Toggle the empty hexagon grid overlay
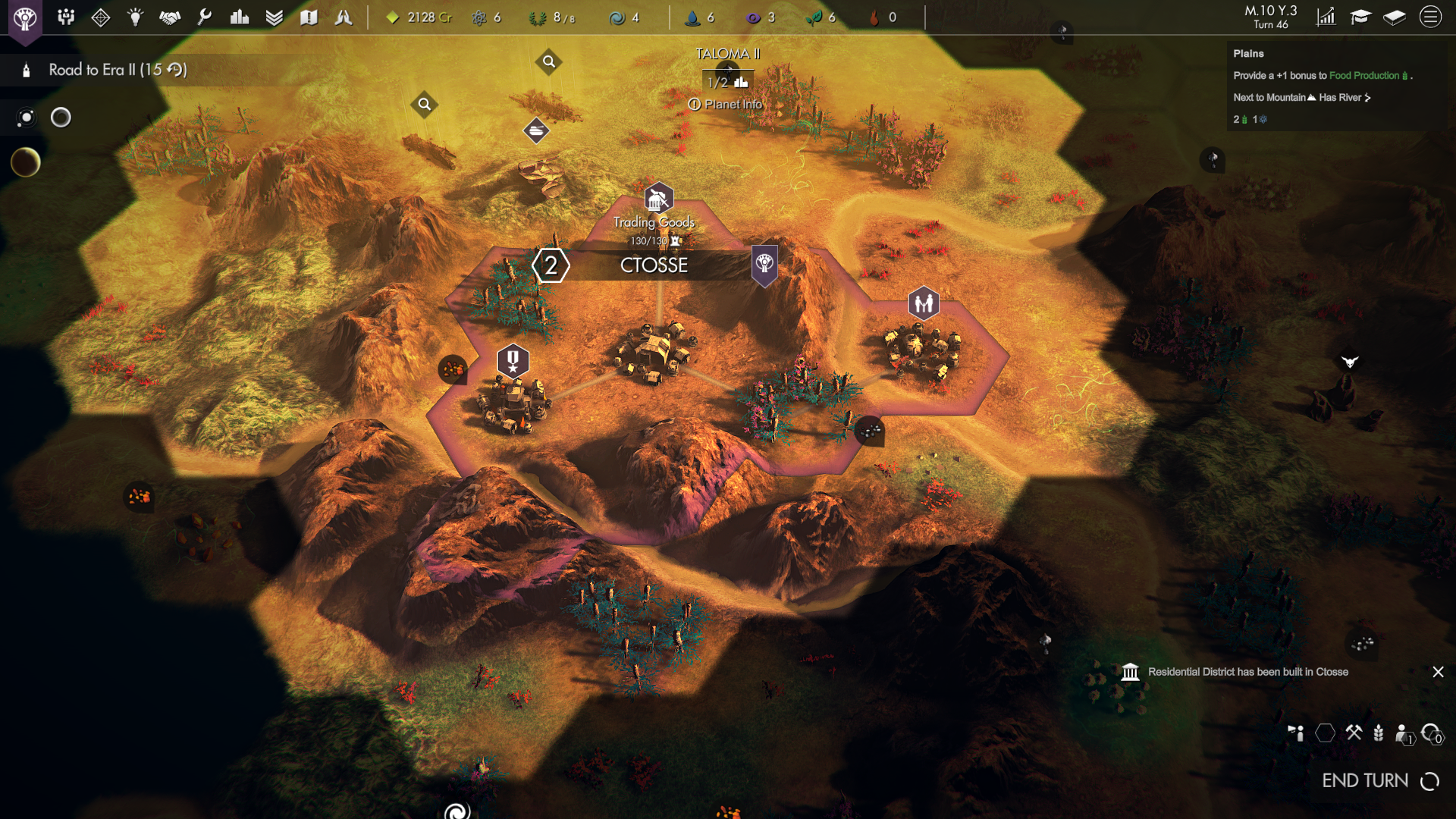 (1325, 733)
